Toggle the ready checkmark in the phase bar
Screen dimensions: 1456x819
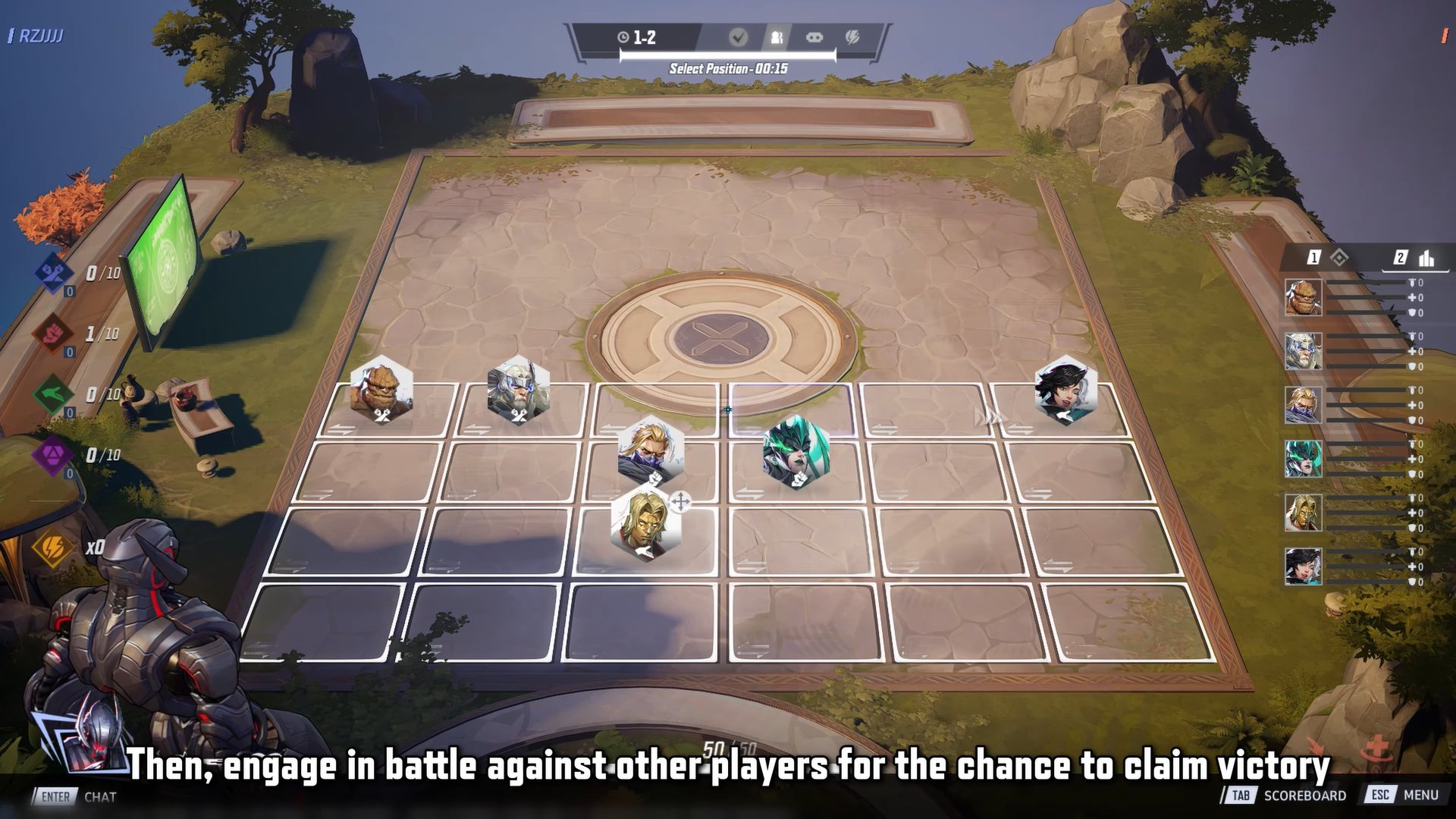click(x=739, y=36)
